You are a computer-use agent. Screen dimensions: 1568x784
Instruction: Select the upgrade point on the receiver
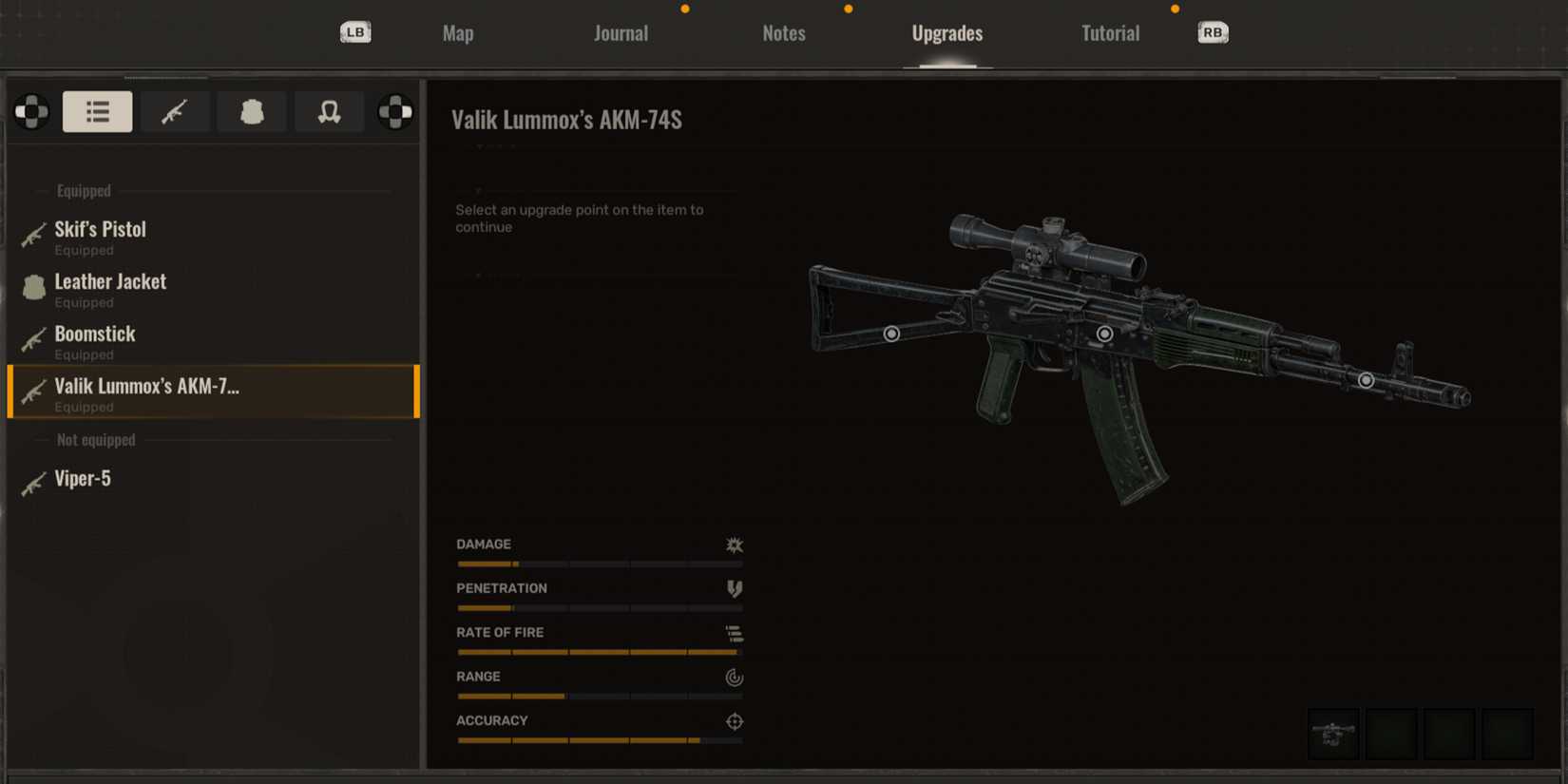tap(1104, 334)
